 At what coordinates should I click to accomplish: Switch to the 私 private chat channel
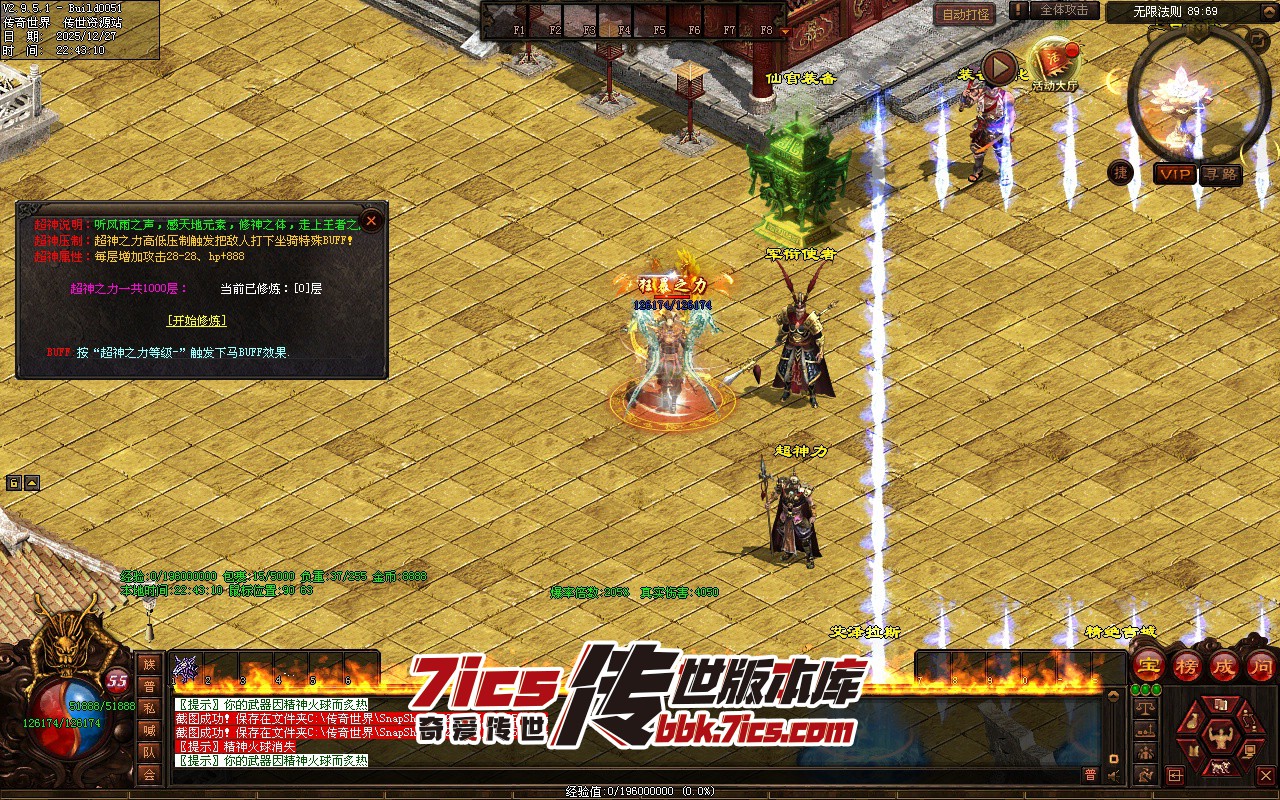coord(149,708)
